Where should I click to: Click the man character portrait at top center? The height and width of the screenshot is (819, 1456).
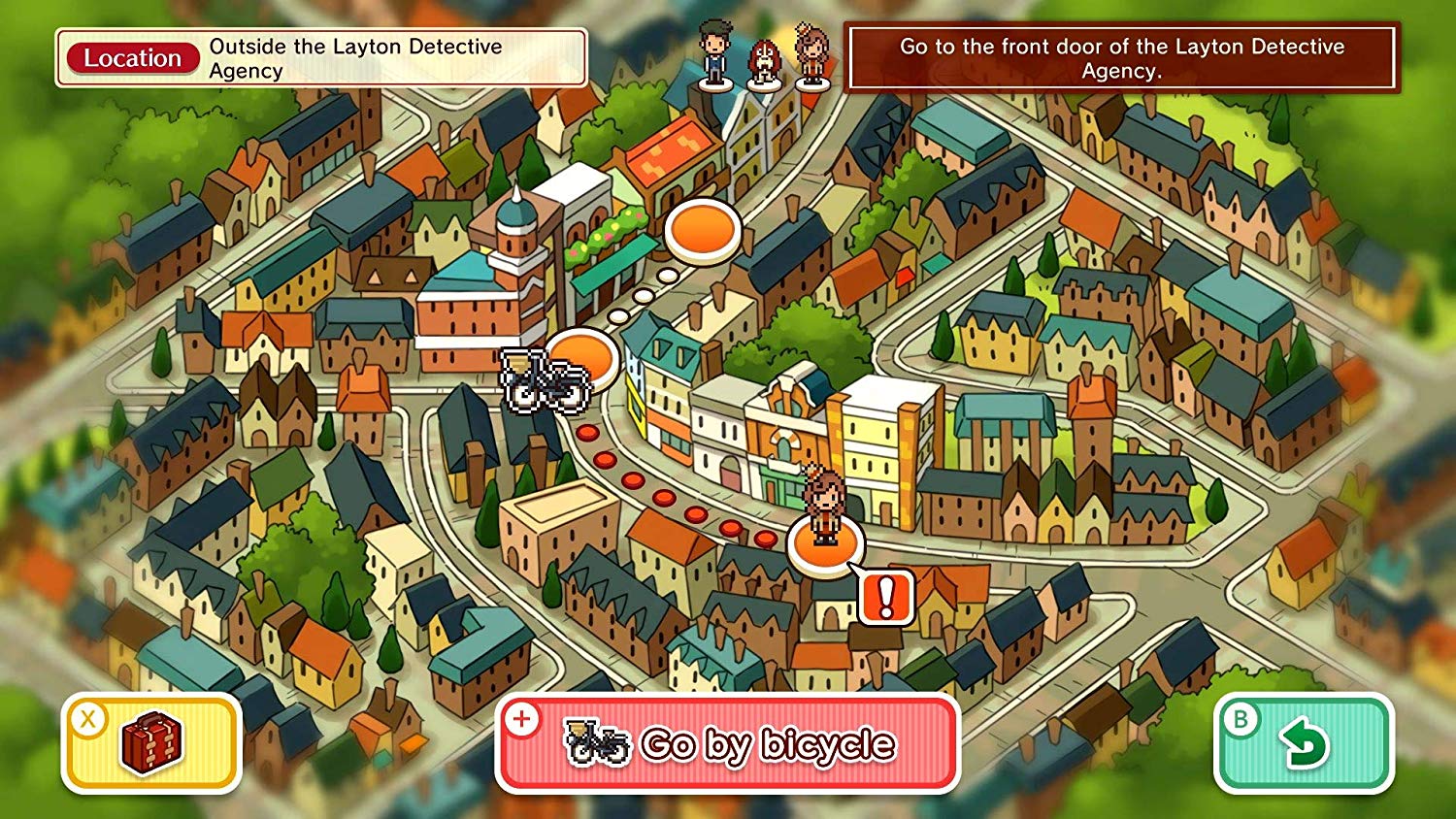point(713,56)
